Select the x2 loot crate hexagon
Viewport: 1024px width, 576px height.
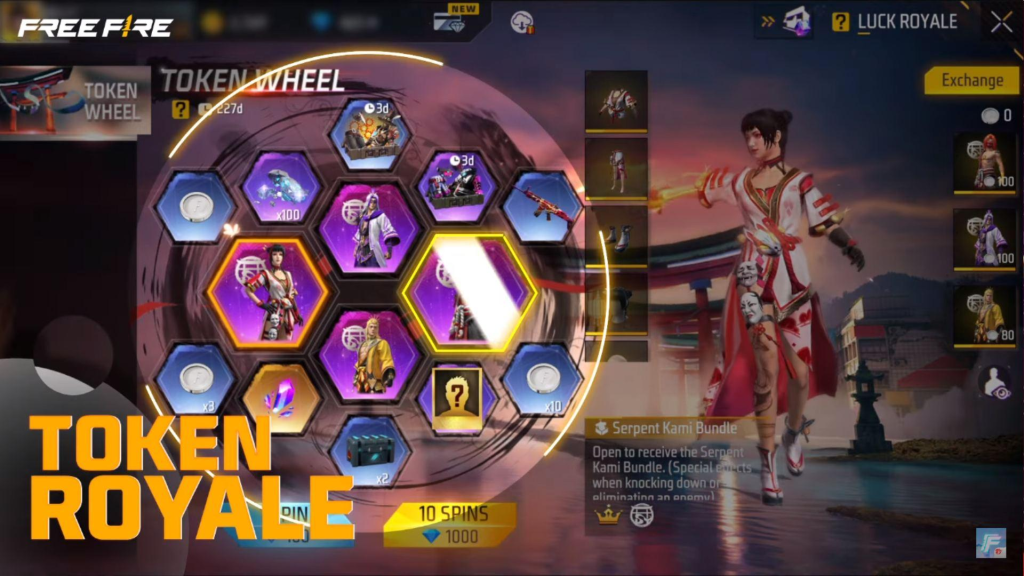[369, 451]
